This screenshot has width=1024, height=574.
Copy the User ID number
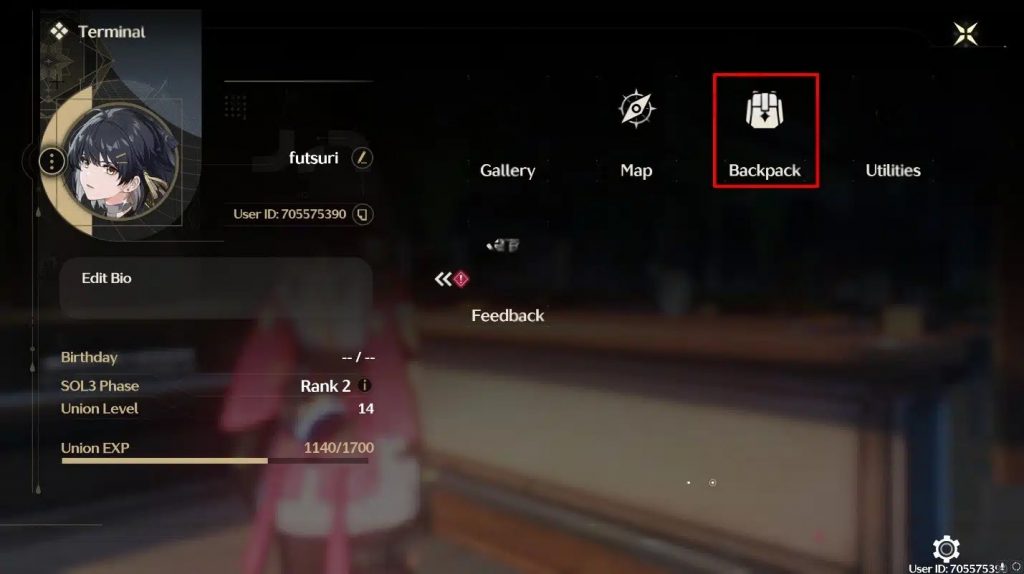click(363, 214)
